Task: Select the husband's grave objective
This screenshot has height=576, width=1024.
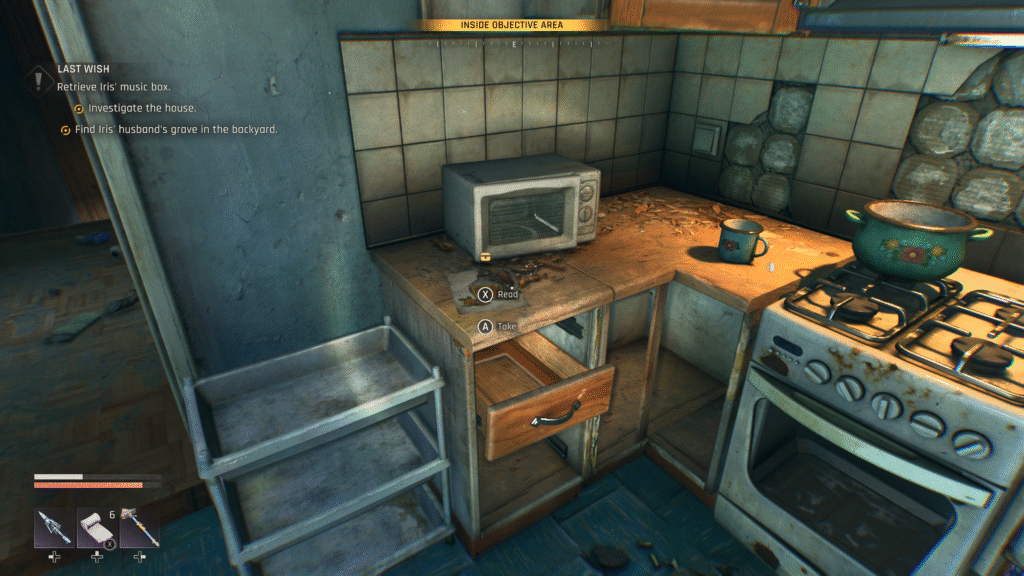Action: (x=175, y=129)
